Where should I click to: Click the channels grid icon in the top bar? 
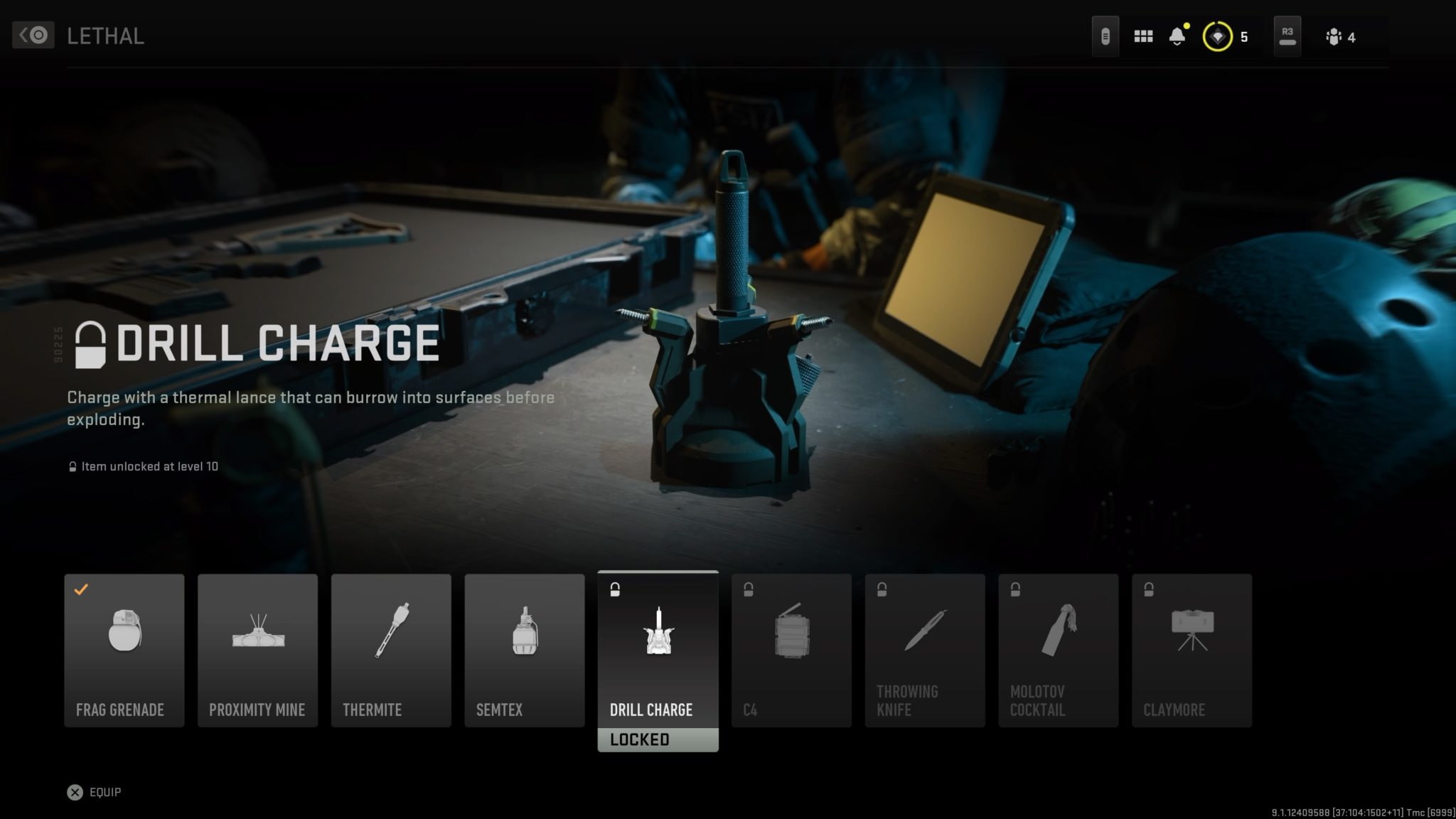pos(1143,36)
